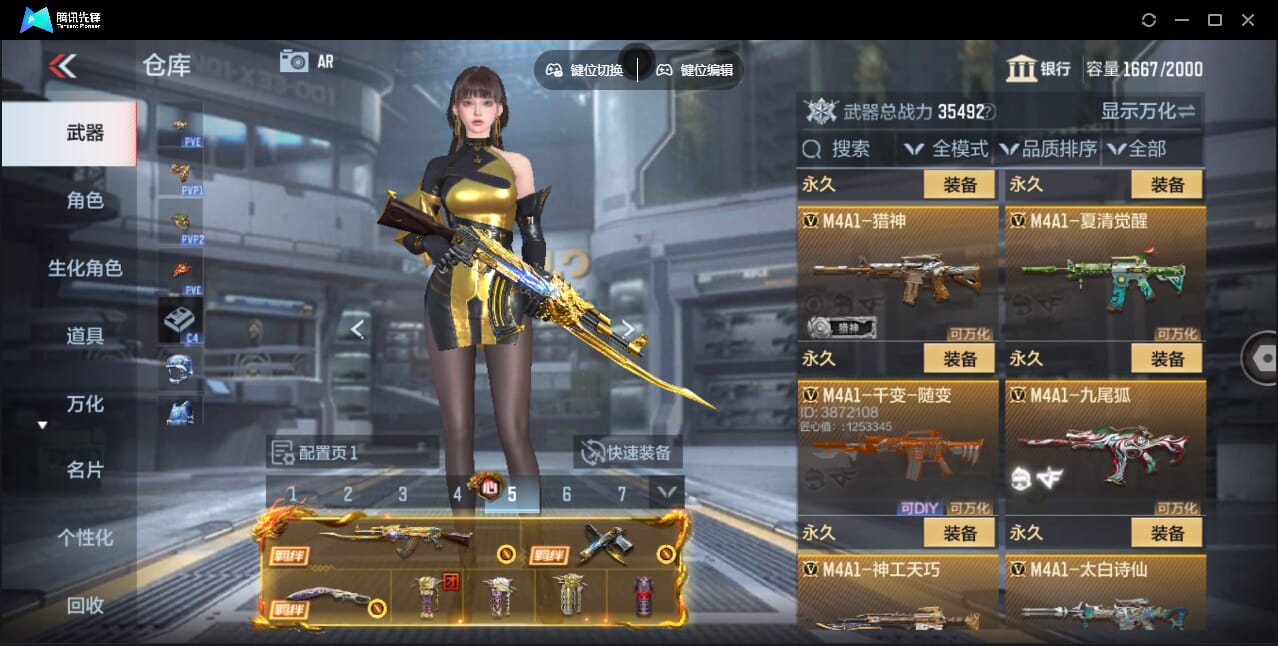The image size is (1278, 646).
Task: Open the 银行 bank
Action: pyautogui.click(x=1039, y=69)
